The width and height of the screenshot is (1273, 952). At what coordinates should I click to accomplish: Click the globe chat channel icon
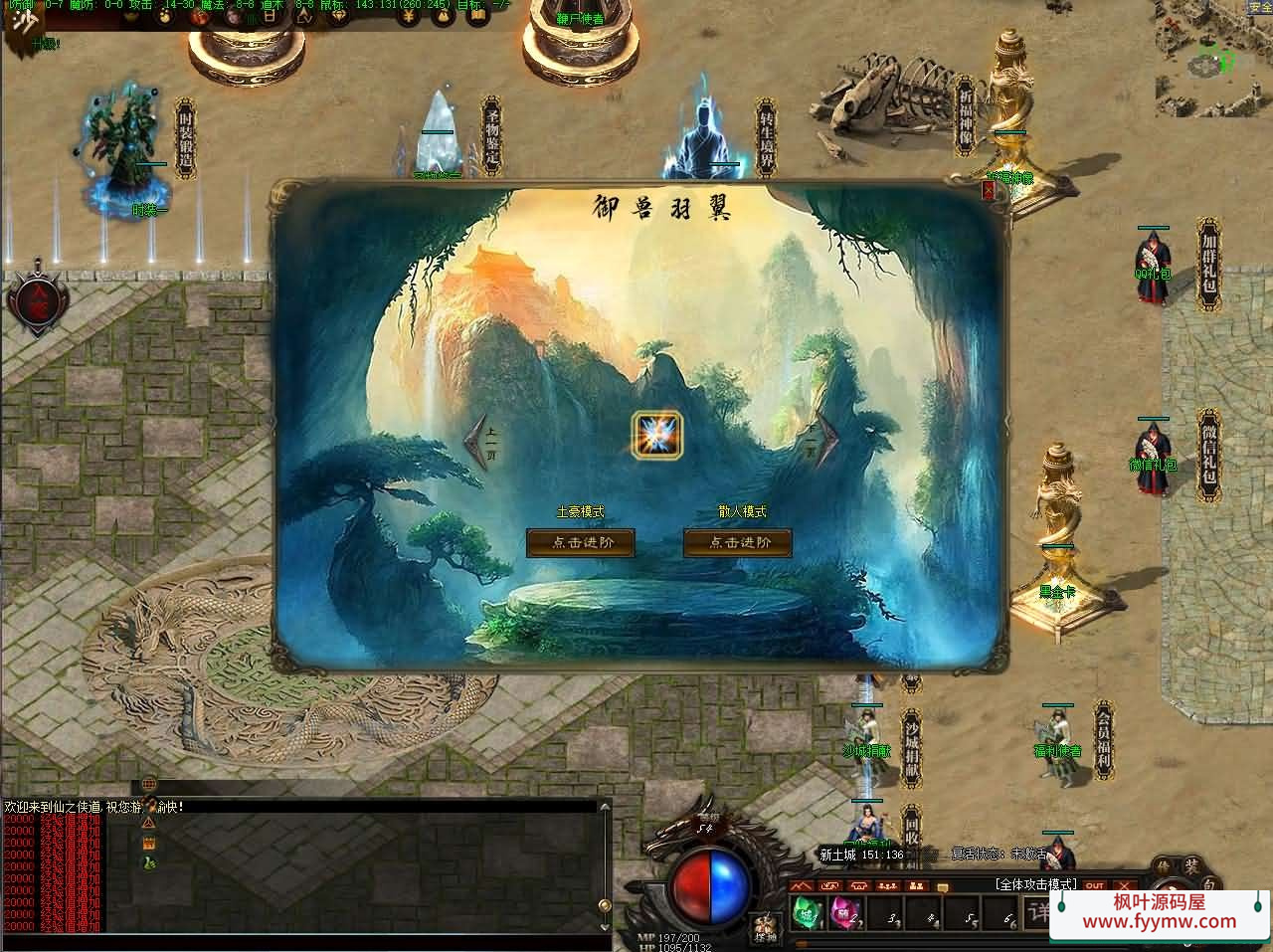149,785
